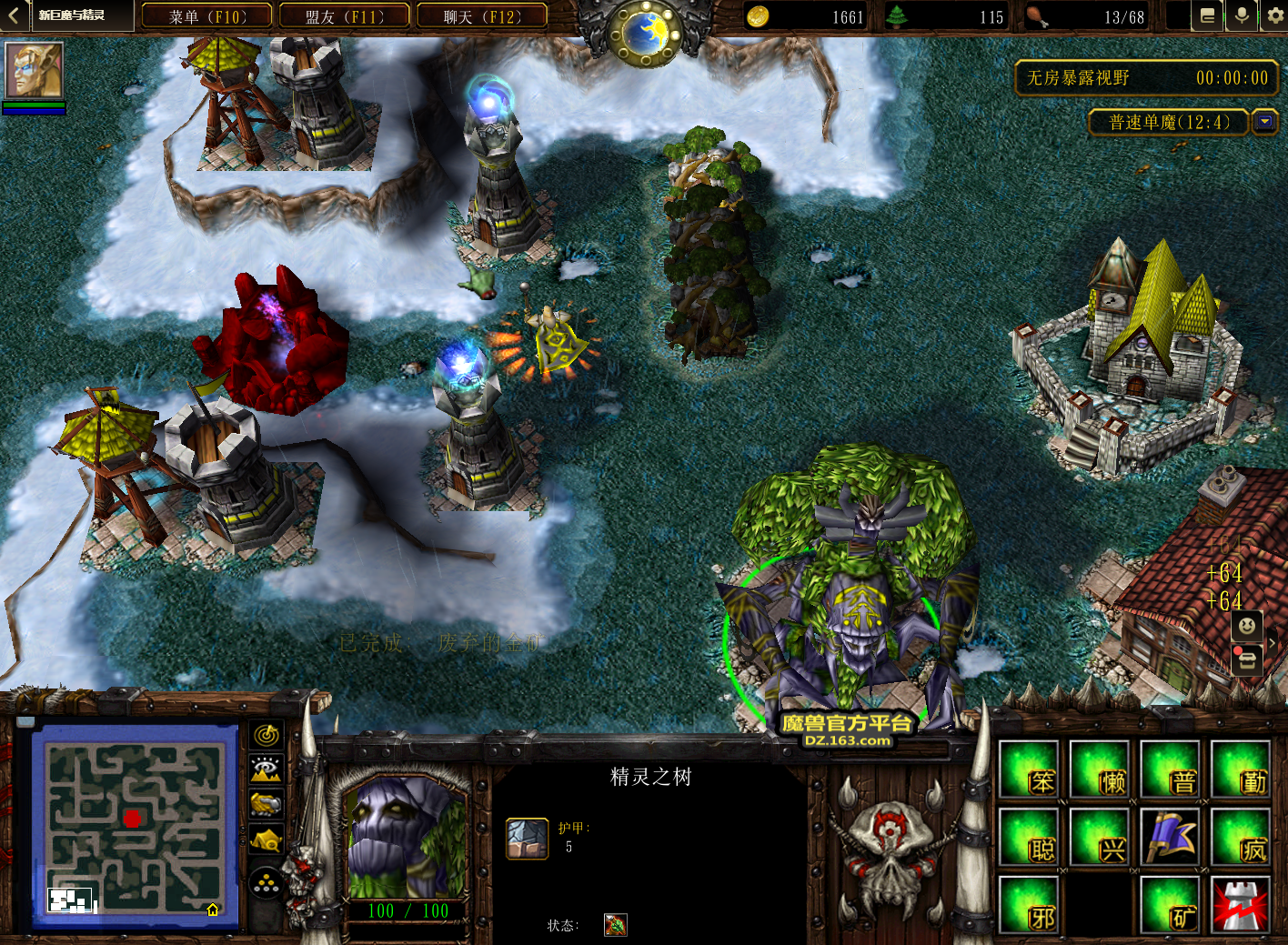Toggle the minimap terrain visibility button
The width and height of the screenshot is (1288, 945).
267,769
